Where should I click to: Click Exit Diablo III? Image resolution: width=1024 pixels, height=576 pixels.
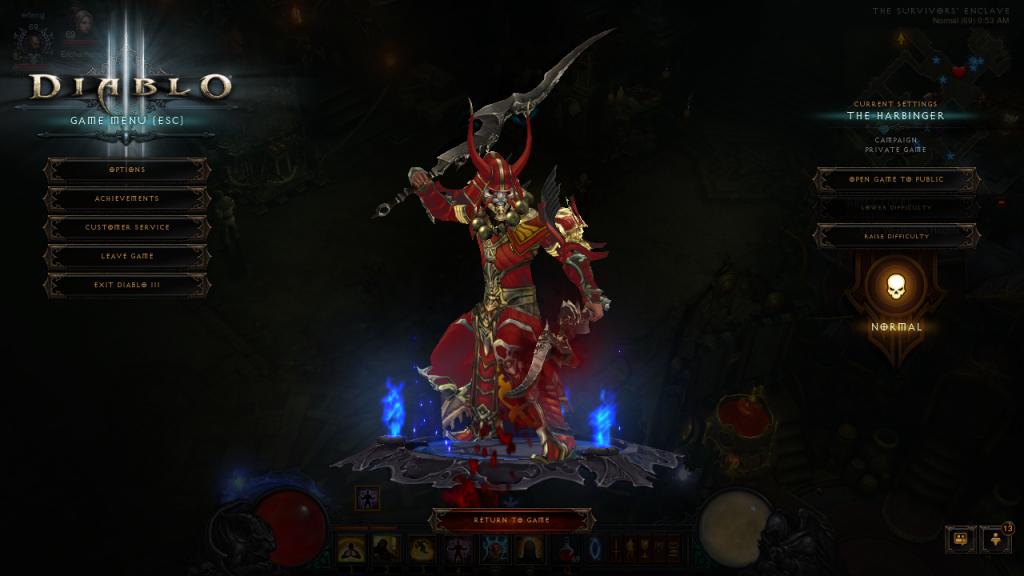pos(127,285)
